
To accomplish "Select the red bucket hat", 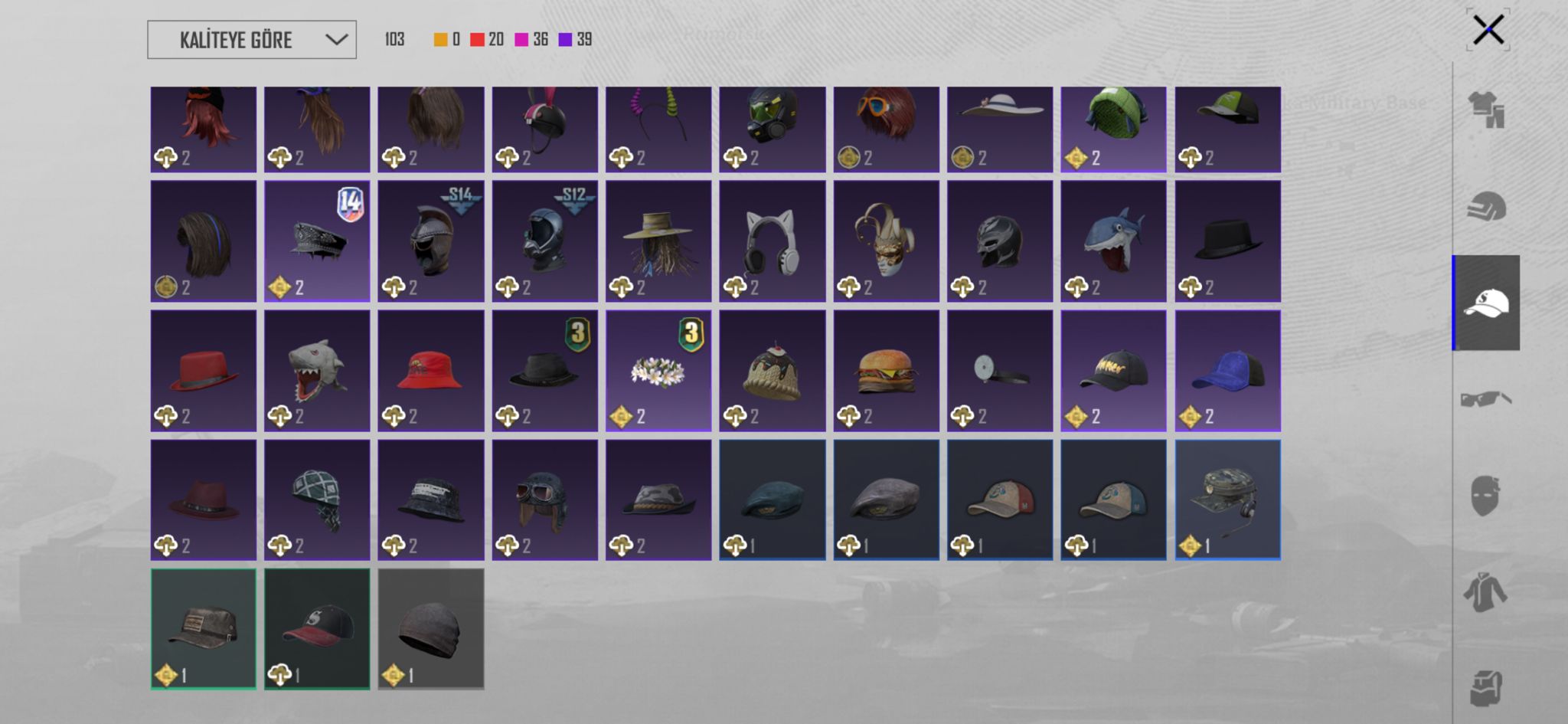I will pos(431,371).
